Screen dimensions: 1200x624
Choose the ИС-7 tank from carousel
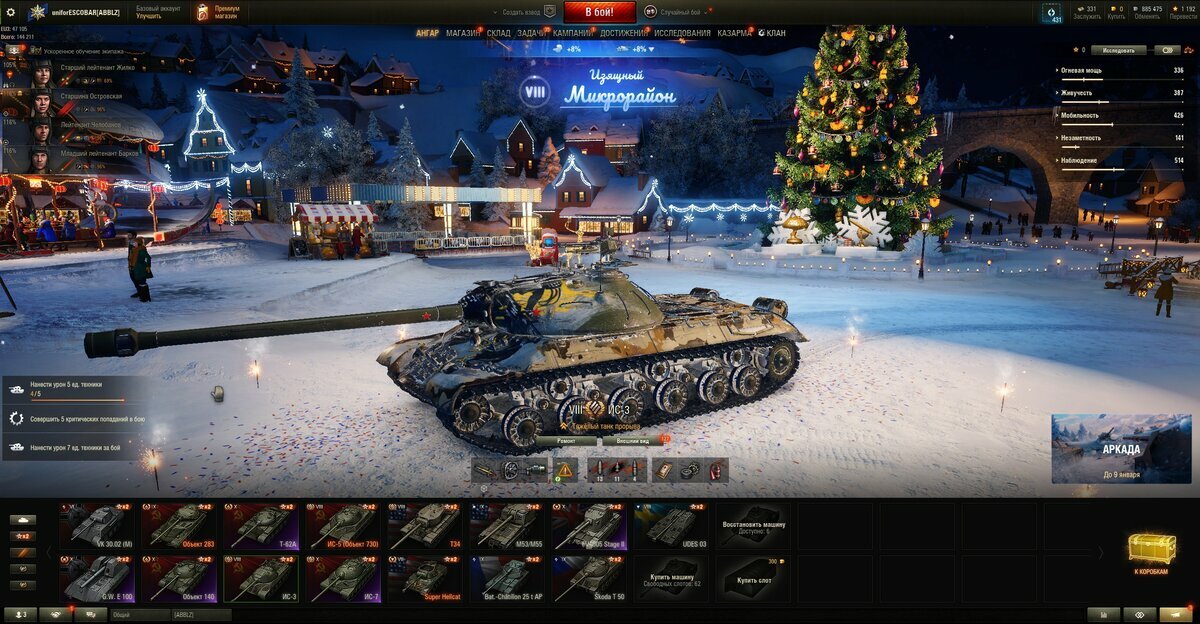pos(344,578)
